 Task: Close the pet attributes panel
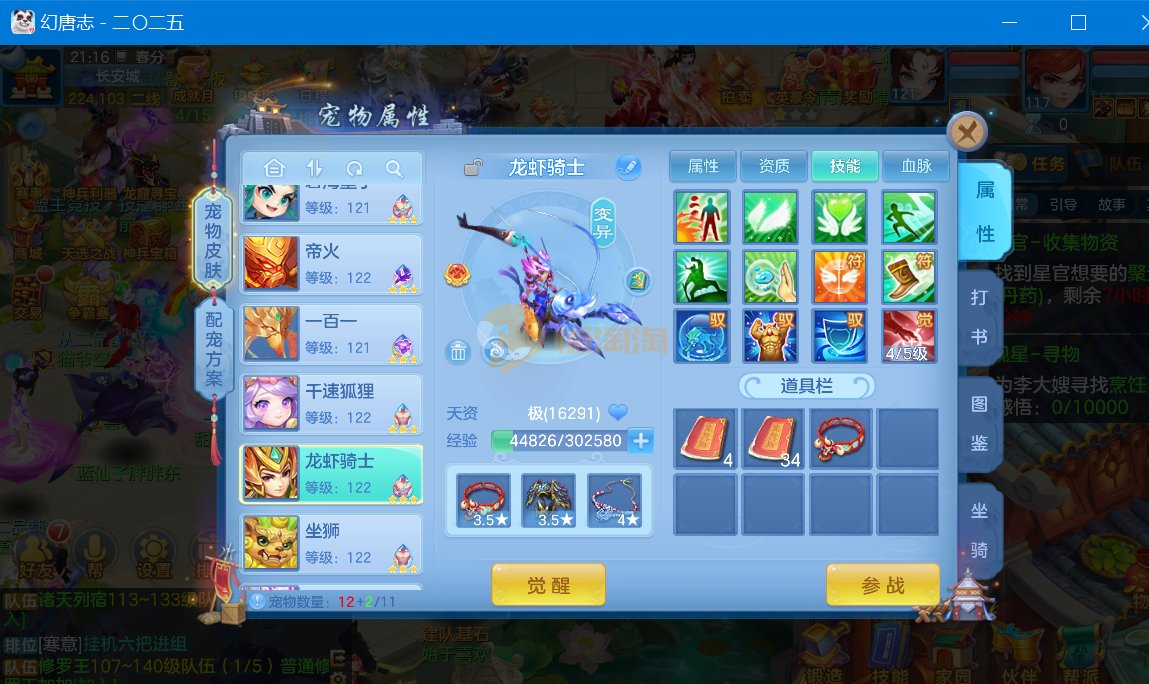point(966,131)
